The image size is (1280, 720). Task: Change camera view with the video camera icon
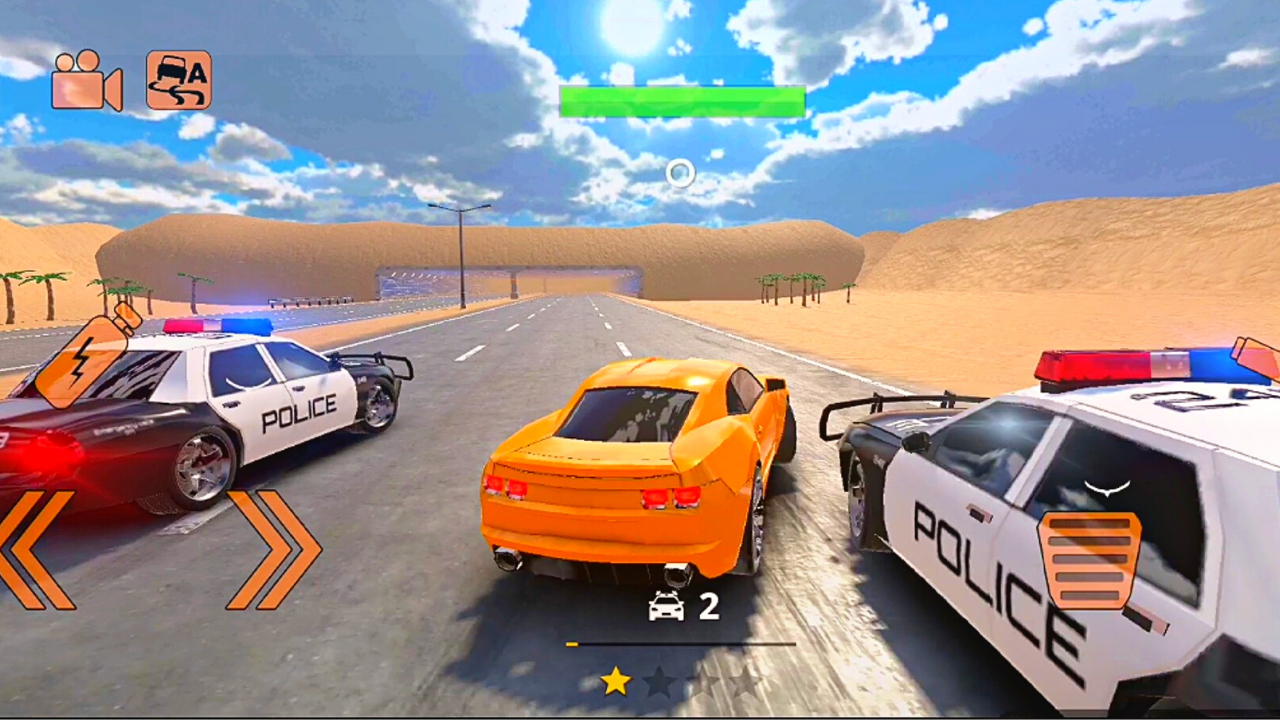point(85,80)
